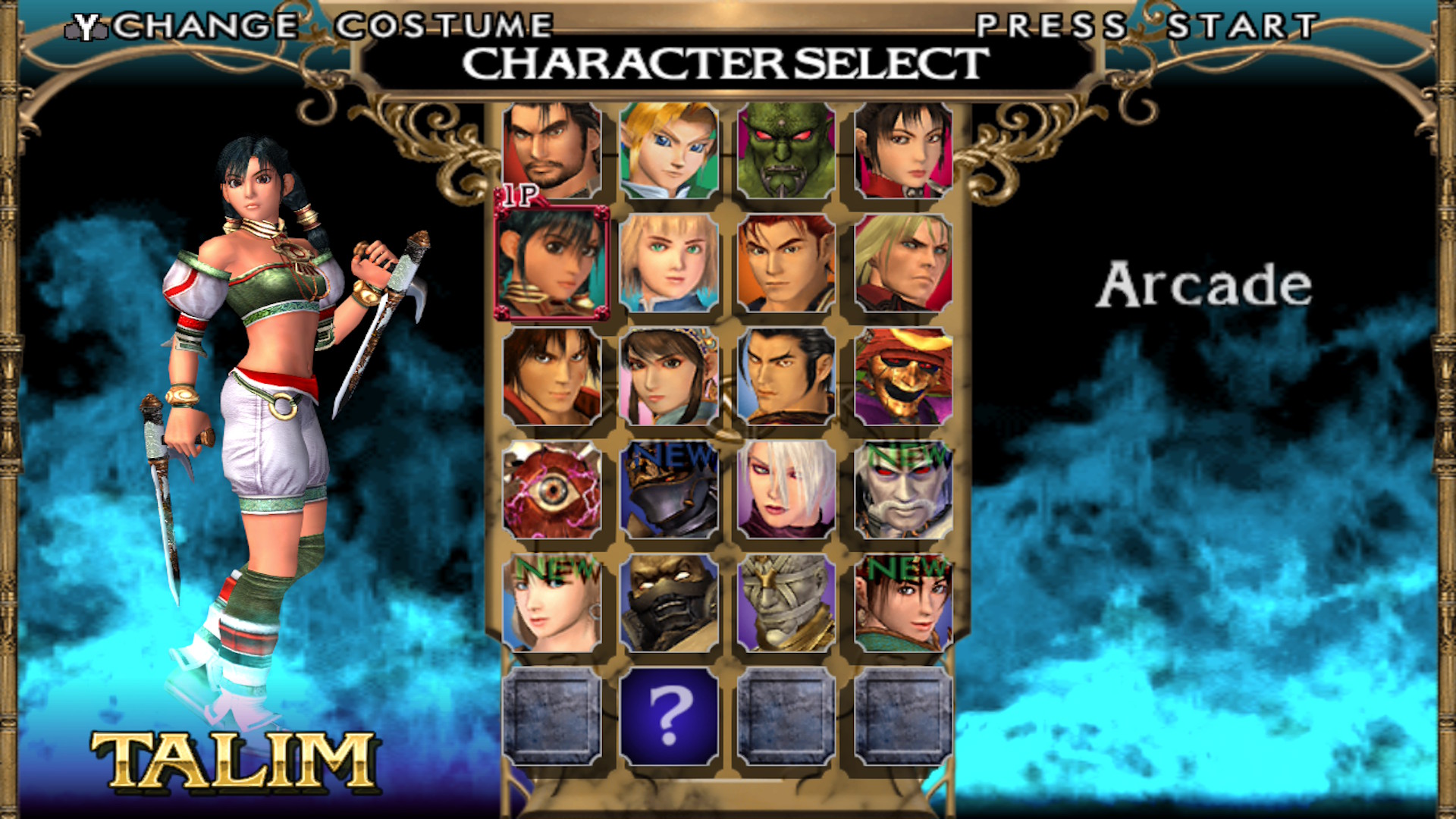The image size is (1456, 819).
Task: Choose Sophitia's portrait marked NEW
Action: [x=551, y=603]
